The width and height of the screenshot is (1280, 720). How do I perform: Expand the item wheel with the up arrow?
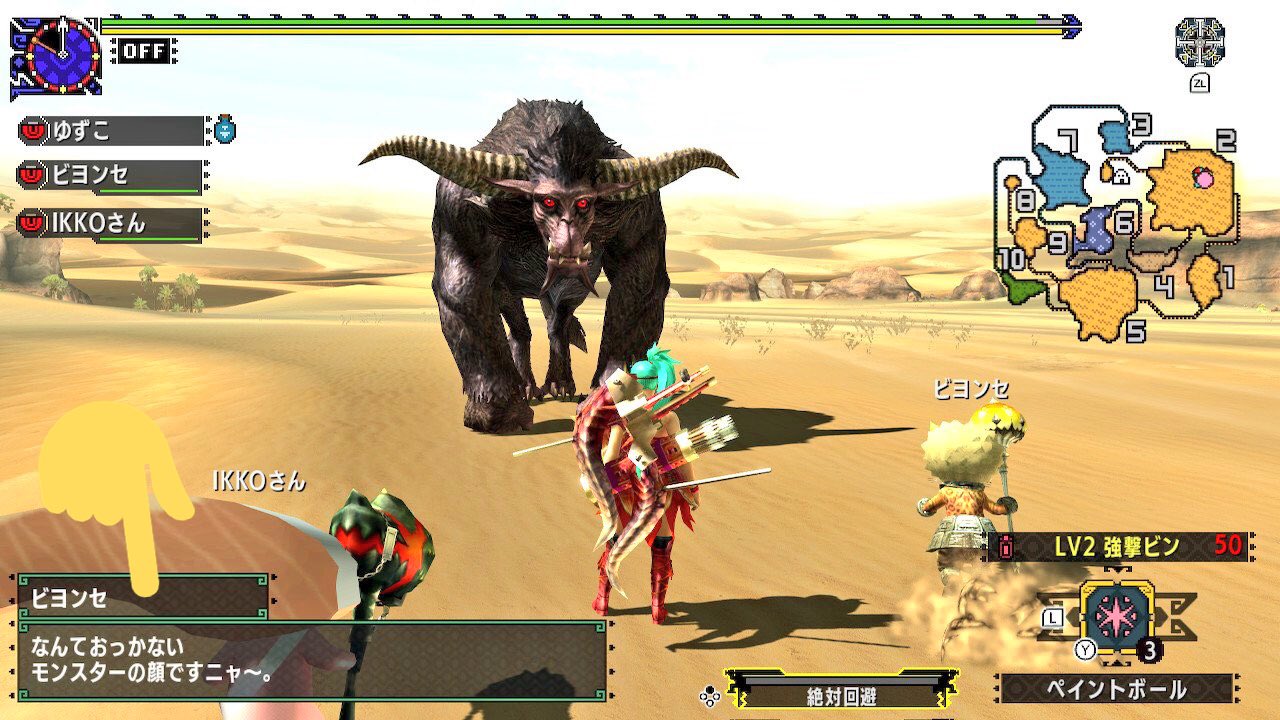pyautogui.click(x=1117, y=569)
